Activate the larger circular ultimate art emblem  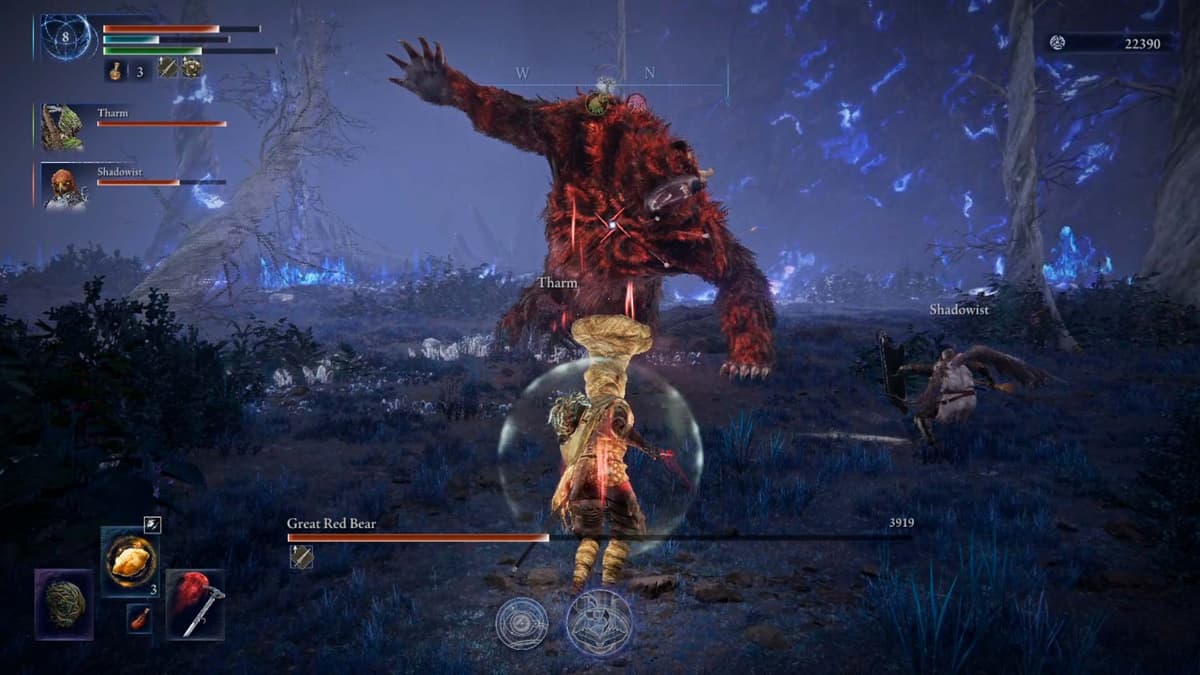[599, 621]
